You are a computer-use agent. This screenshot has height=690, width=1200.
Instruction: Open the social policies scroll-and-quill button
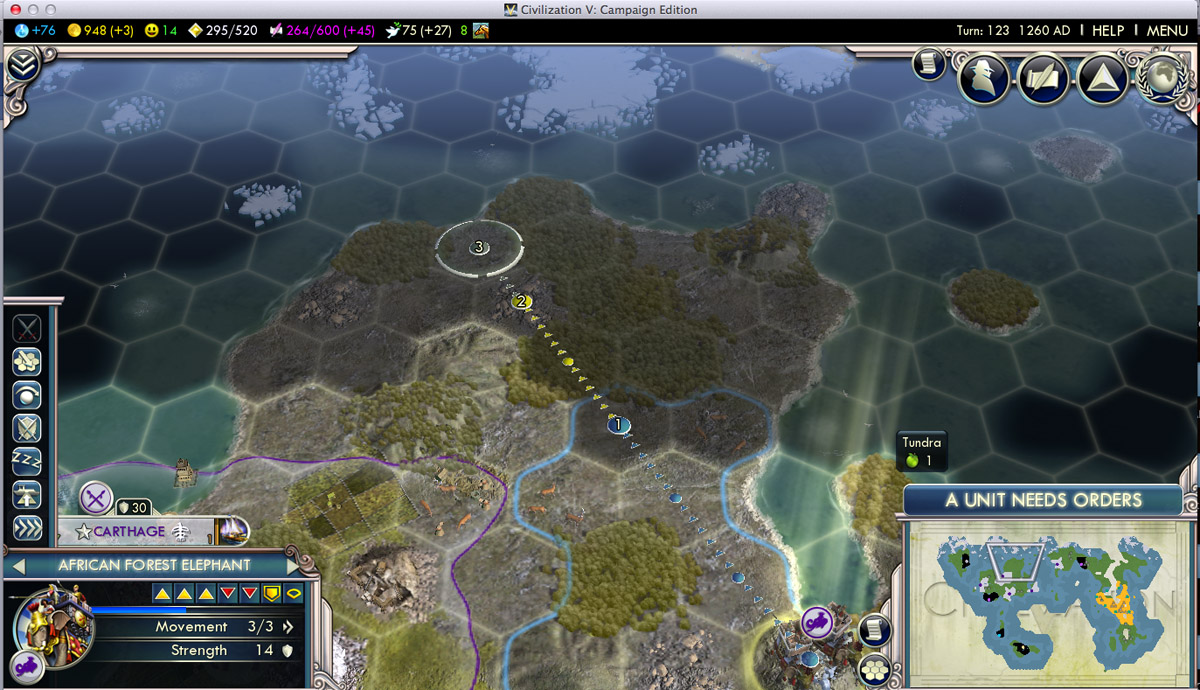(x=1043, y=79)
